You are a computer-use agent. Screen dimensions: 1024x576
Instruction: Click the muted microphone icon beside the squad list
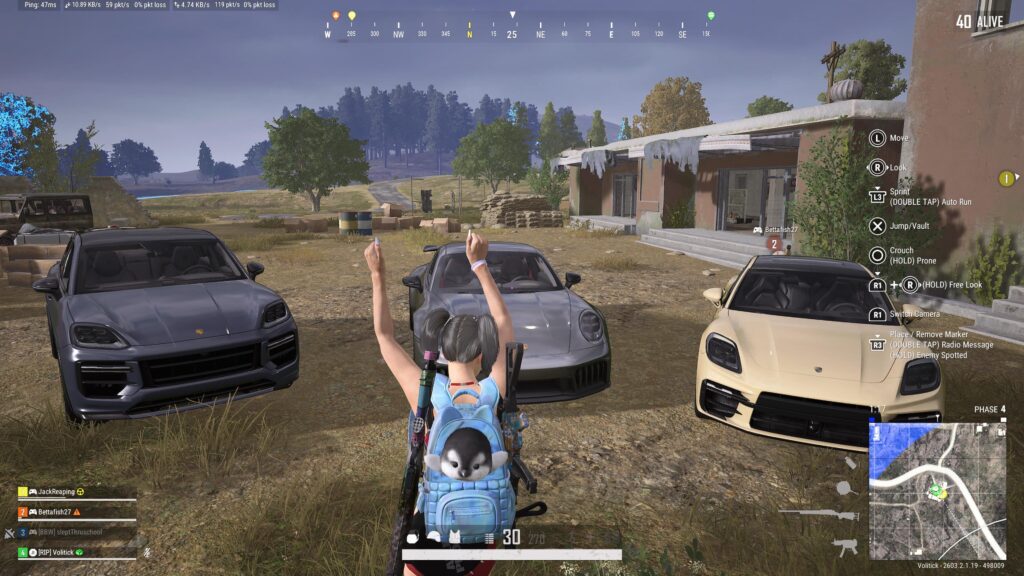click(x=147, y=551)
